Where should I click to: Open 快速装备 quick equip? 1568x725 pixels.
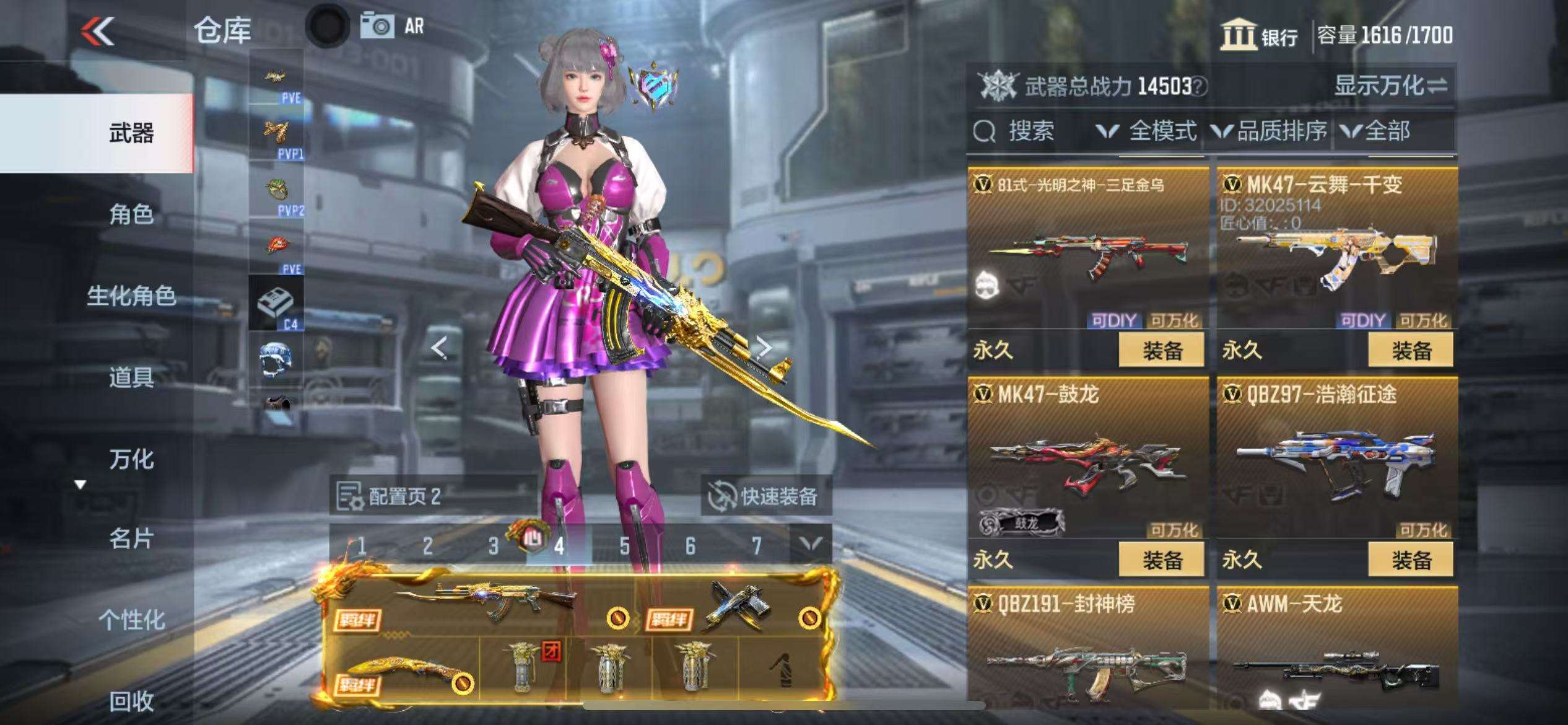tap(765, 496)
